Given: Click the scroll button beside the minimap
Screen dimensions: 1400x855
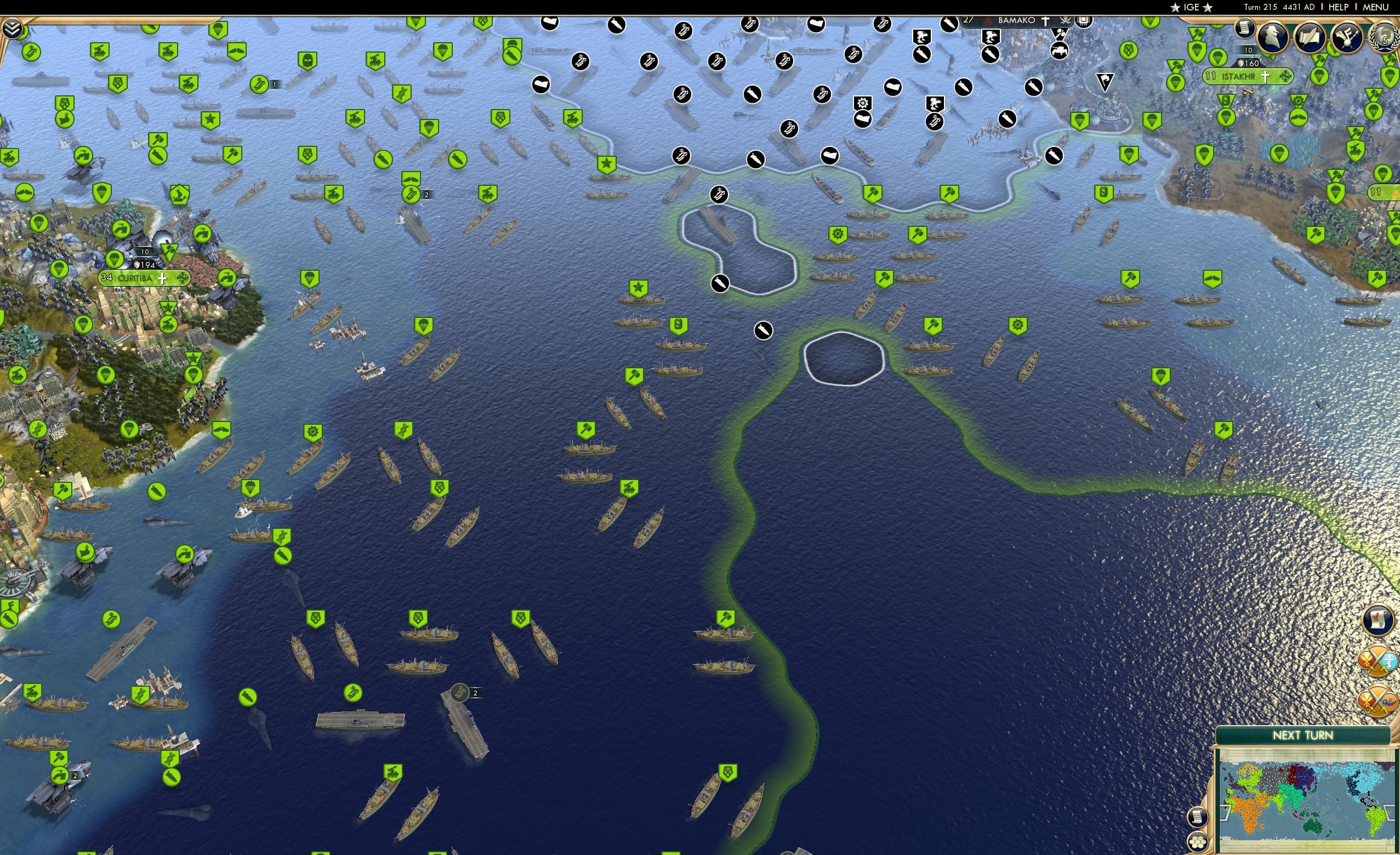Looking at the screenshot, I should [1197, 818].
